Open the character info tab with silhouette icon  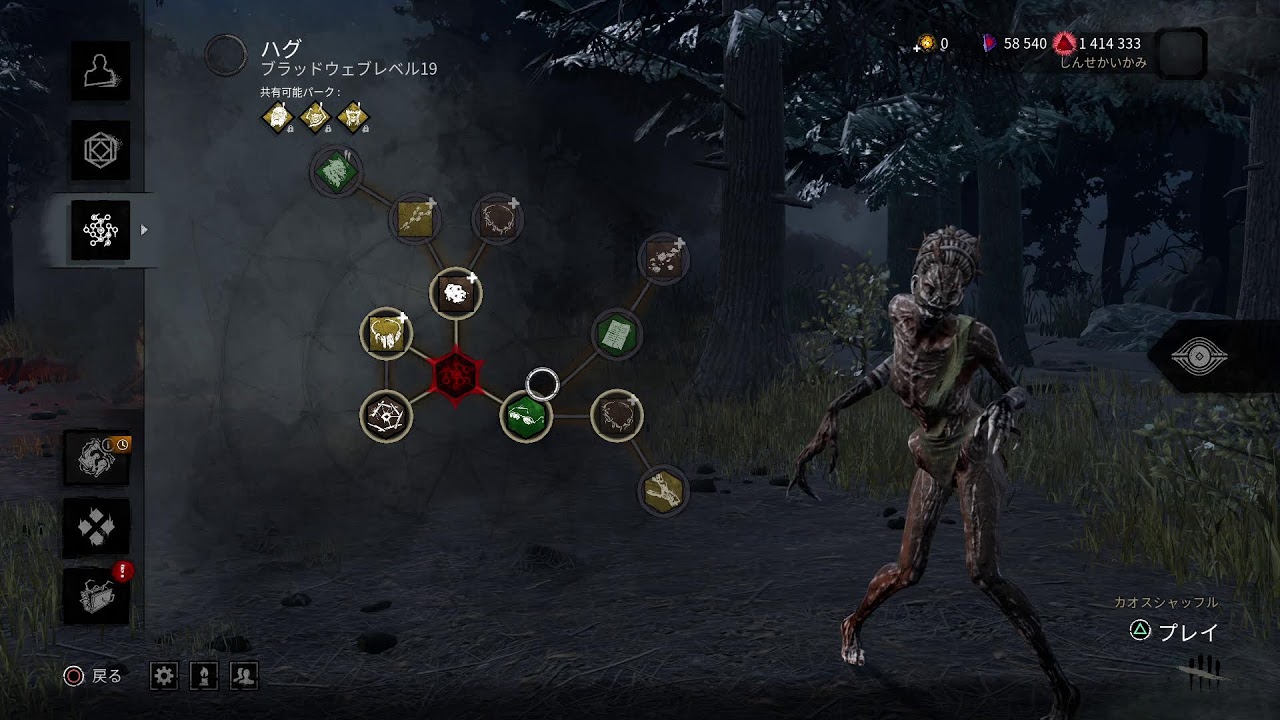(x=100, y=70)
